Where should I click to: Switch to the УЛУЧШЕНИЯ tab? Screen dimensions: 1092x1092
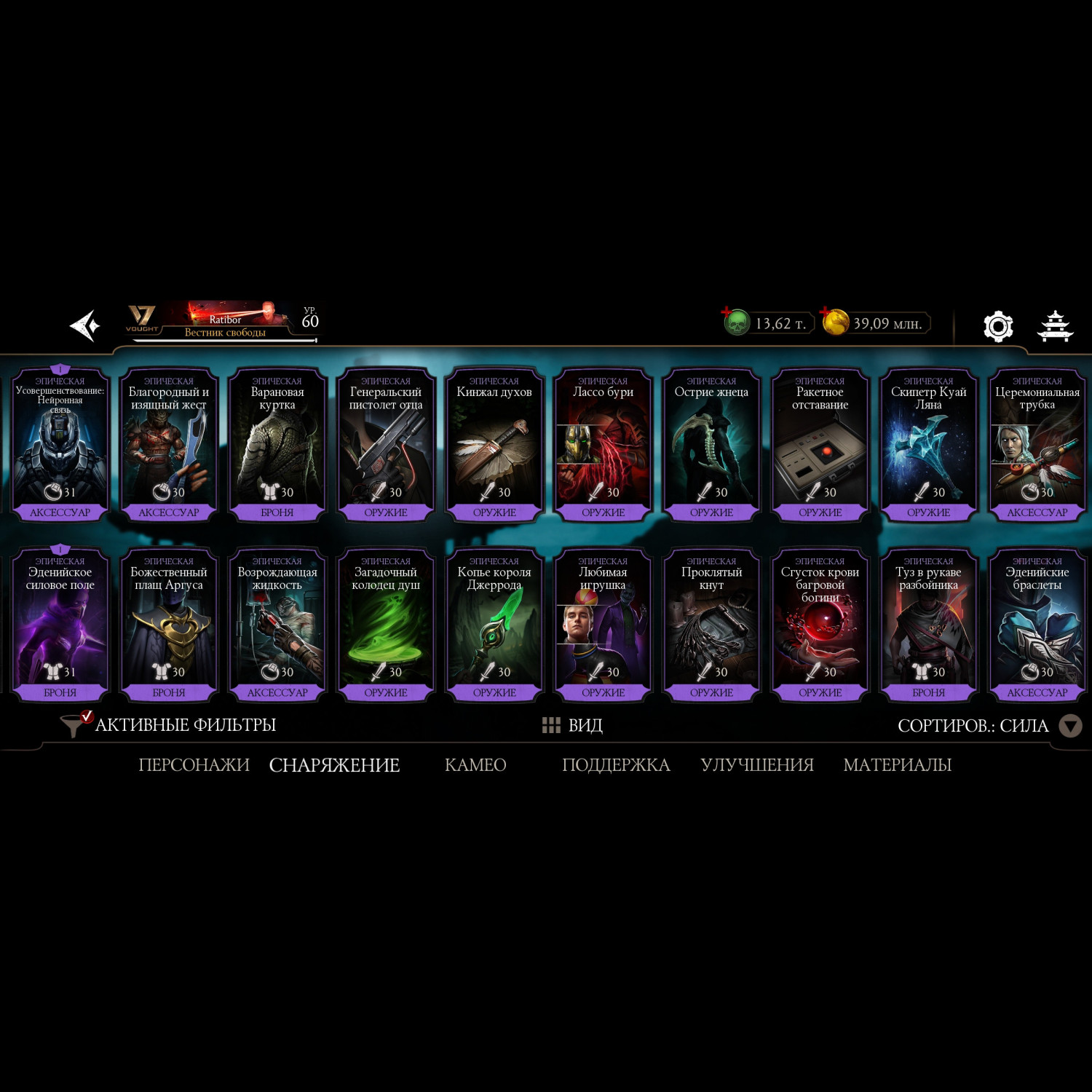point(757,765)
